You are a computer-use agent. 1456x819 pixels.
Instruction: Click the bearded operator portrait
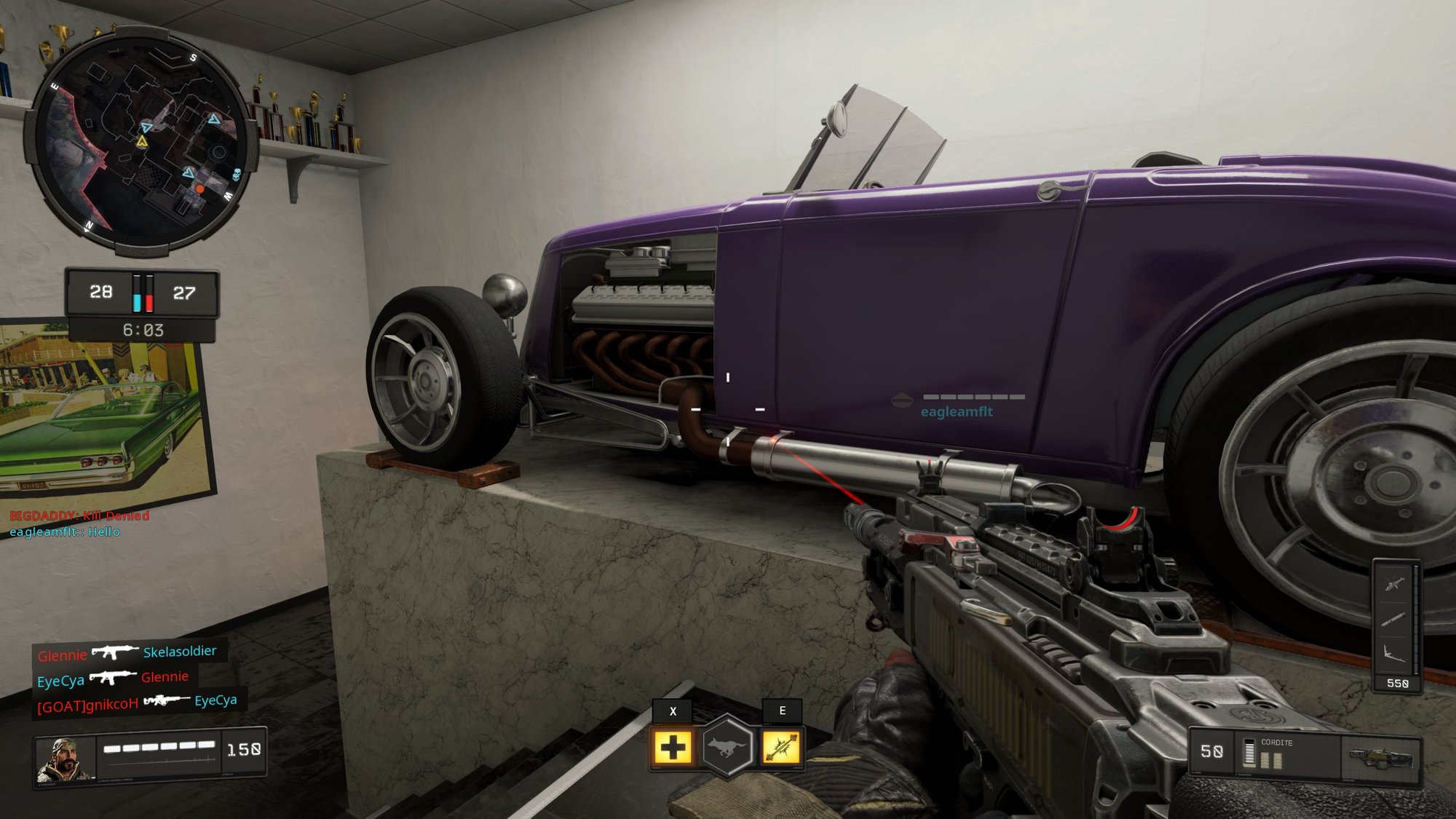(66, 759)
